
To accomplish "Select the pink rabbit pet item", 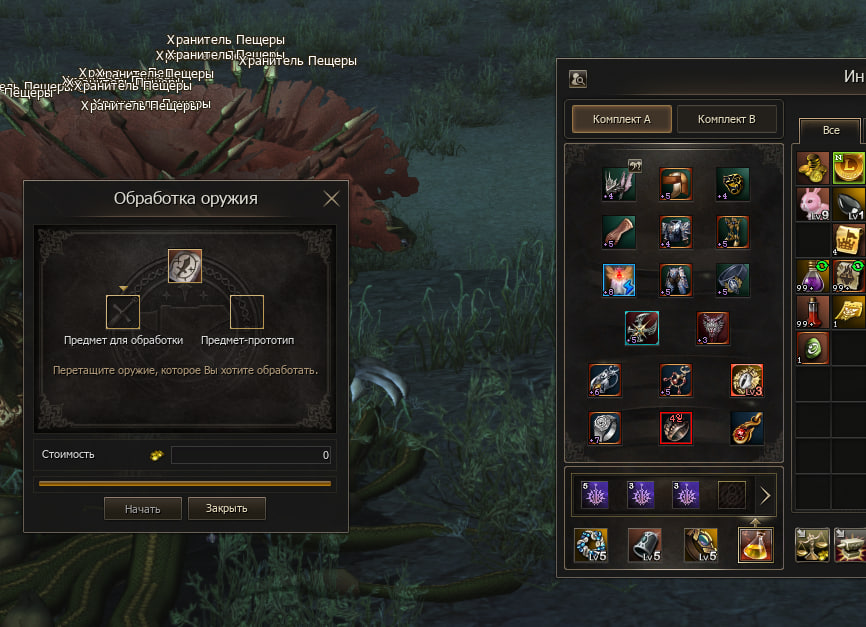I will (813, 204).
